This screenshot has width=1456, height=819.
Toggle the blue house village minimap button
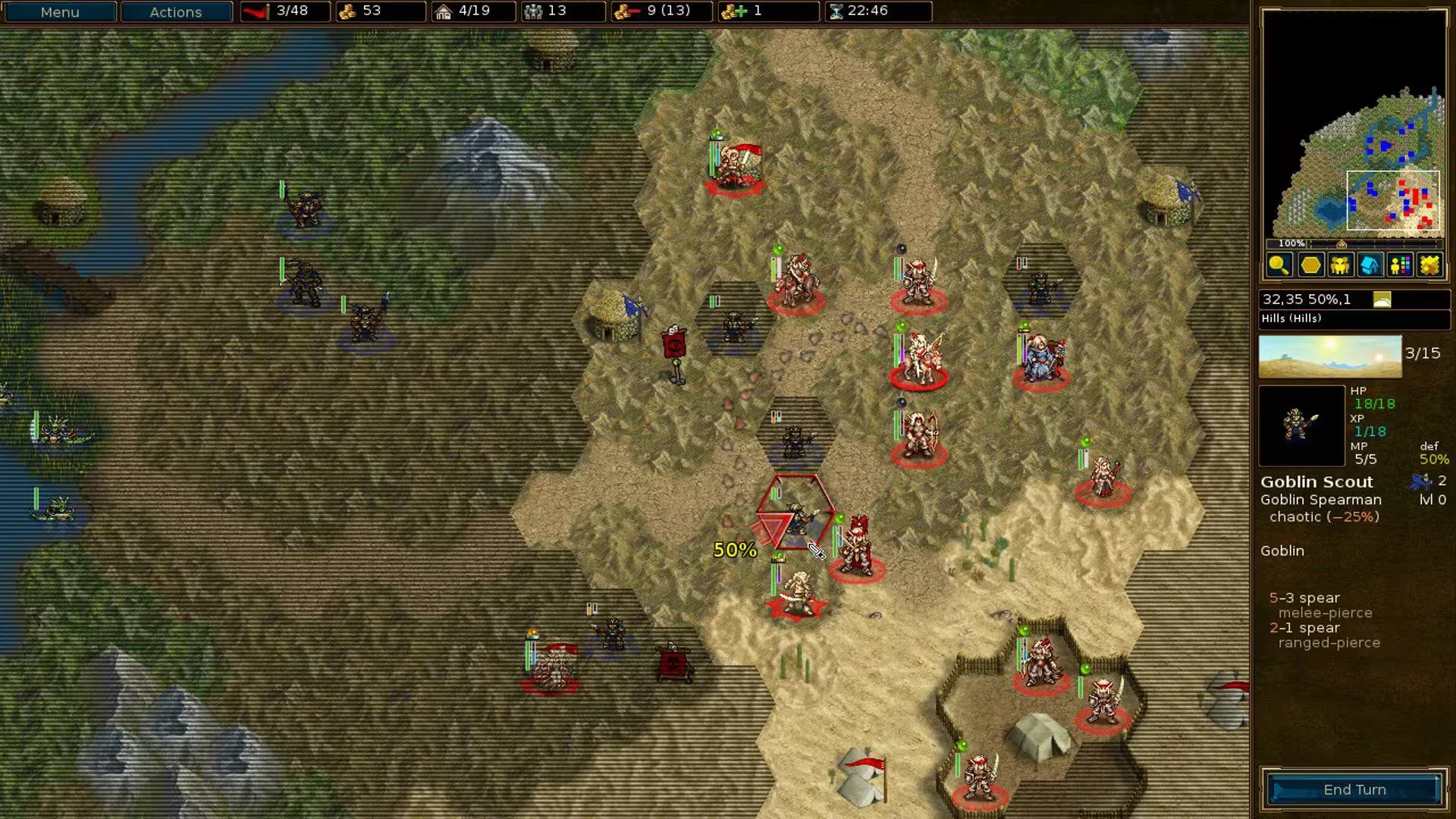click(1370, 265)
